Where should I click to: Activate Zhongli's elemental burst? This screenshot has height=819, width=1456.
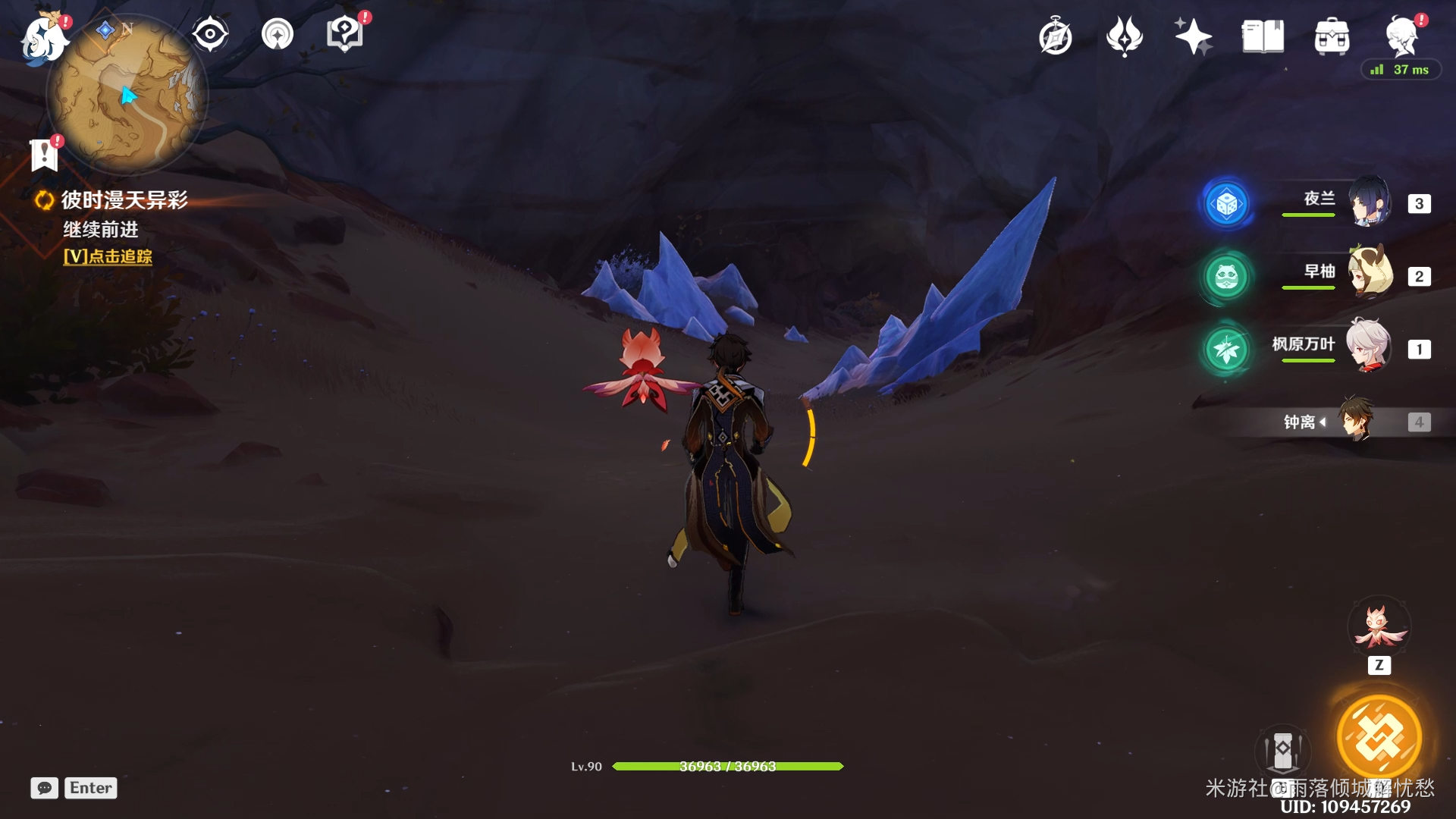click(x=1379, y=737)
